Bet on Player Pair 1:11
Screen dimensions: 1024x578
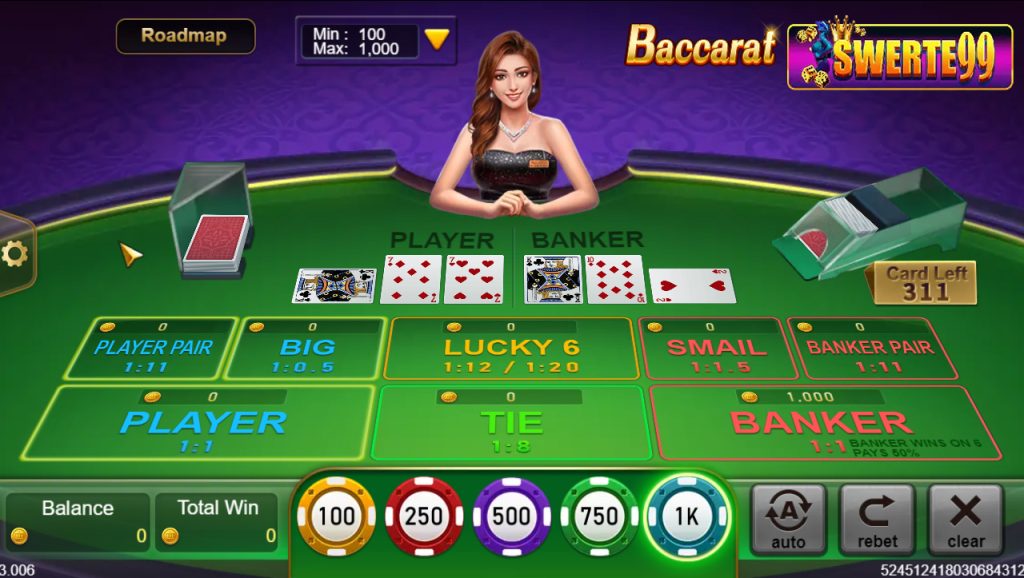point(153,350)
